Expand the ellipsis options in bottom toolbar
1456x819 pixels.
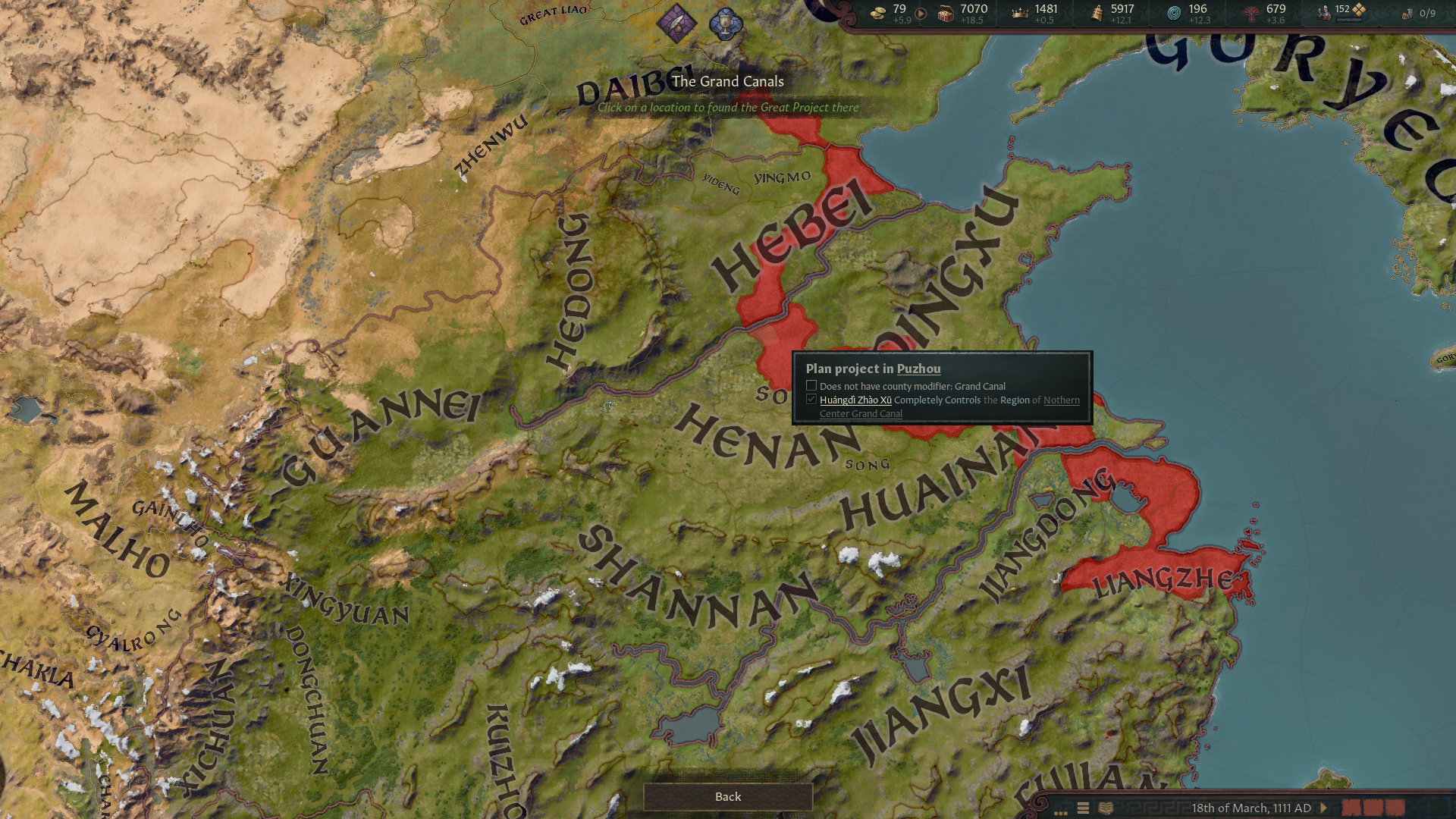point(1061,811)
